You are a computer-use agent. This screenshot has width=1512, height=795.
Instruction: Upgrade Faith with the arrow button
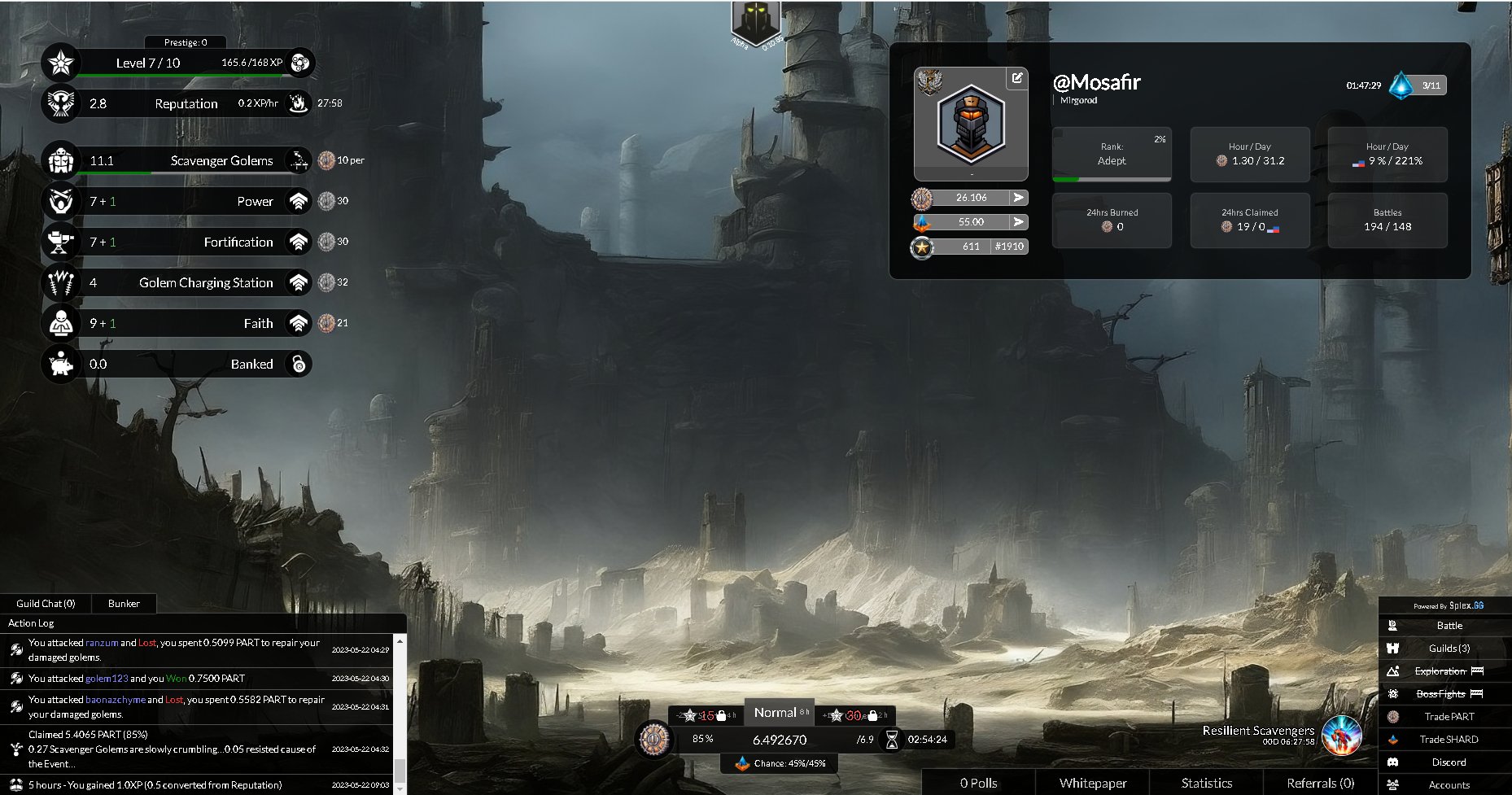(x=299, y=324)
